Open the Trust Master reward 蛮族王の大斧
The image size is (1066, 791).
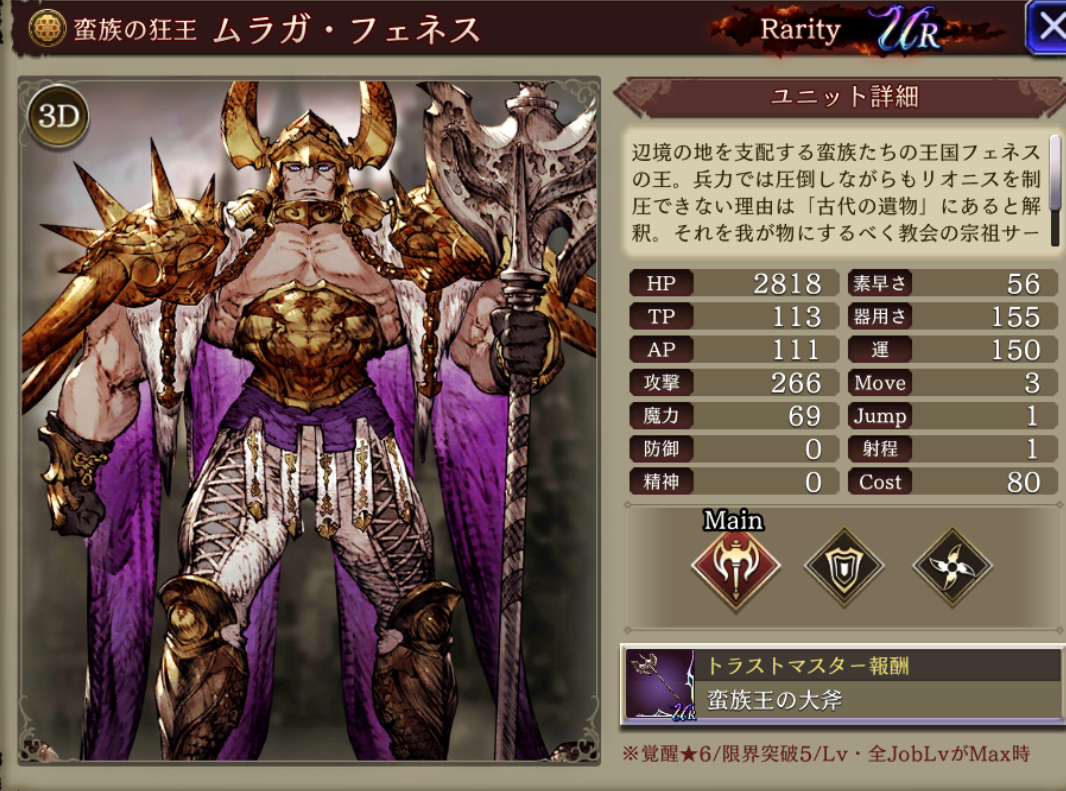(x=842, y=684)
